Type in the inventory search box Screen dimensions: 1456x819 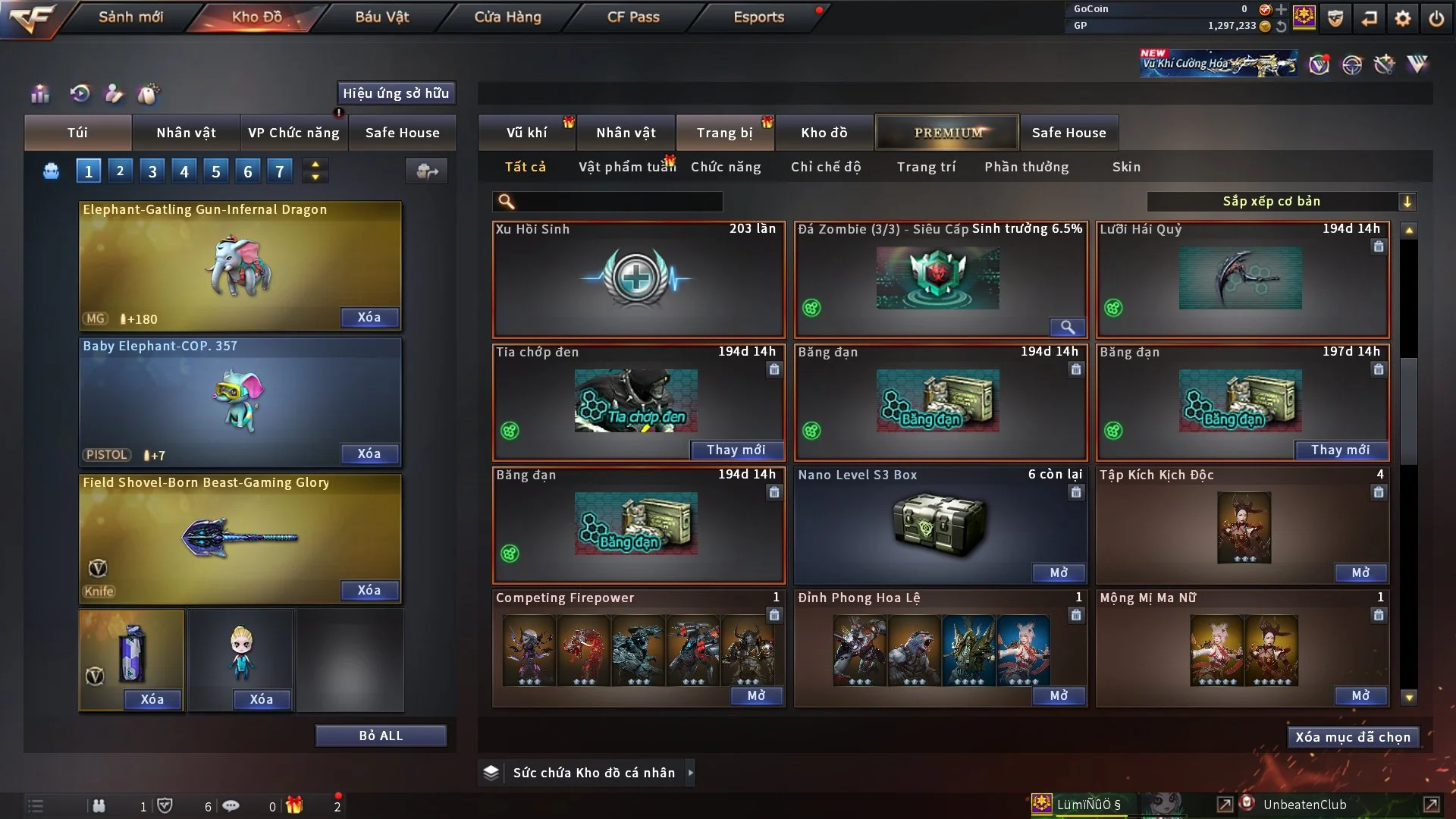pos(618,201)
